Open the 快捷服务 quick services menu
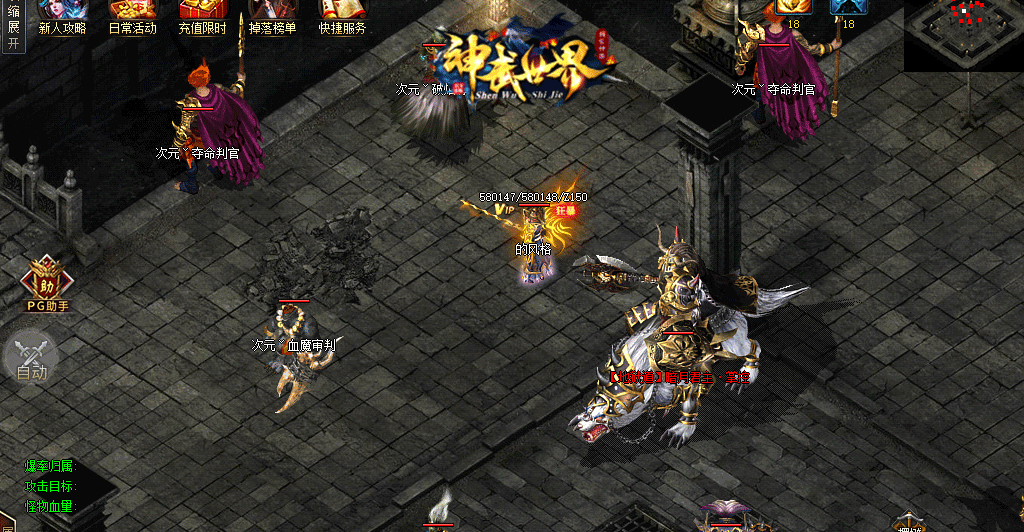1024x532 pixels. coord(342,17)
